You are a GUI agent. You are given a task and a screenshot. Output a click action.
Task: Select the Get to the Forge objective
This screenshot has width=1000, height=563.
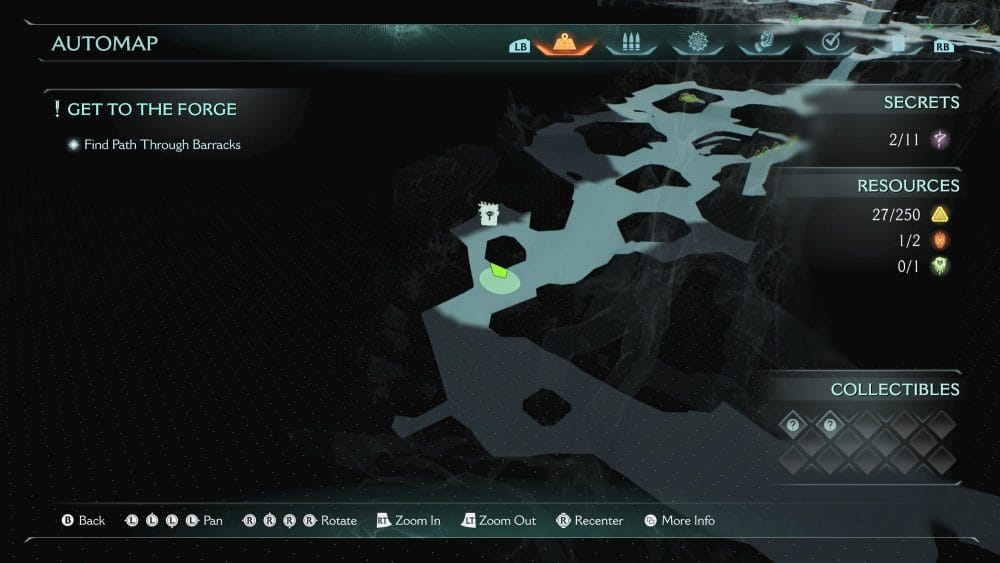pos(152,109)
